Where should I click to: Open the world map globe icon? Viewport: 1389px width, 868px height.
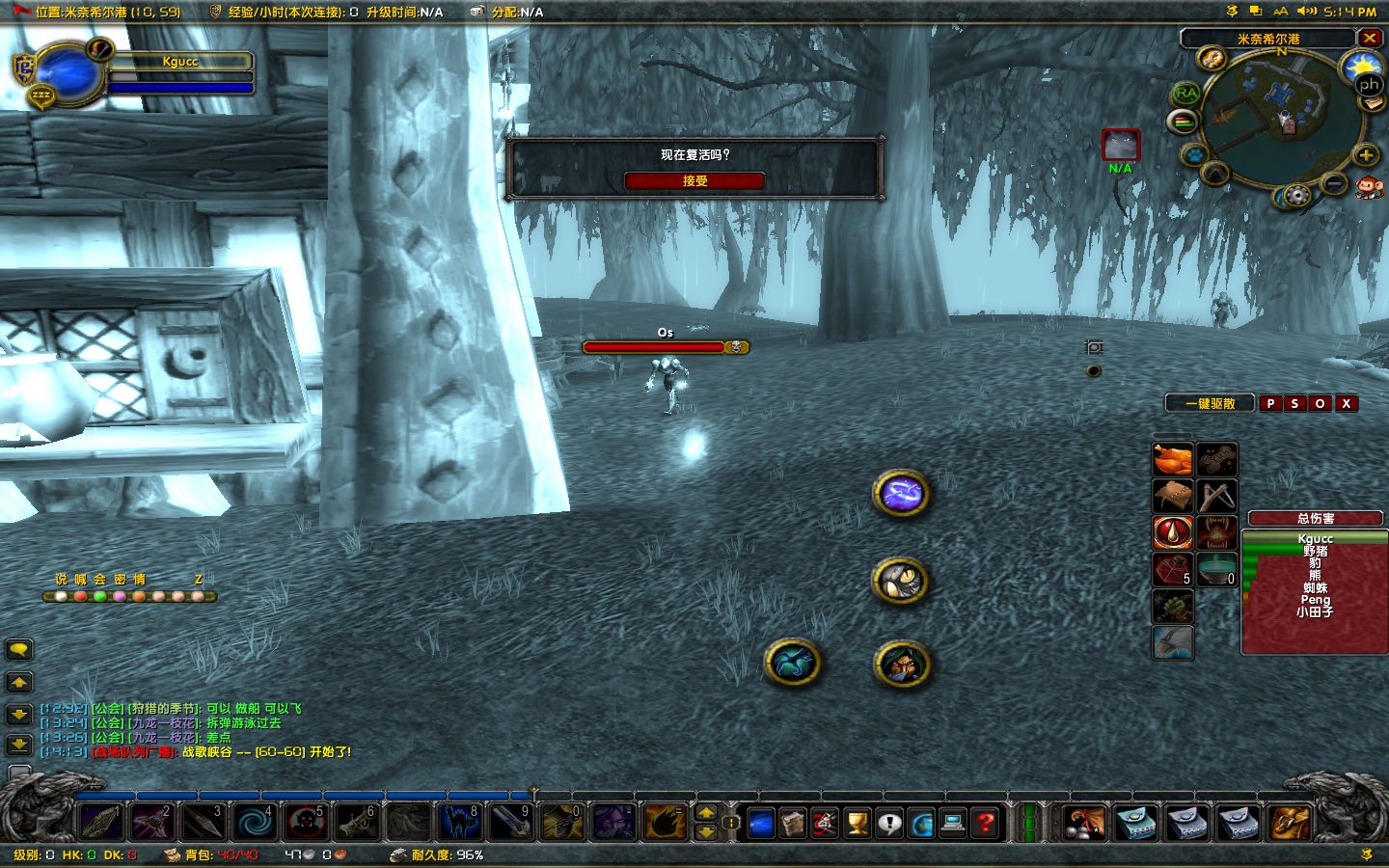click(x=919, y=823)
